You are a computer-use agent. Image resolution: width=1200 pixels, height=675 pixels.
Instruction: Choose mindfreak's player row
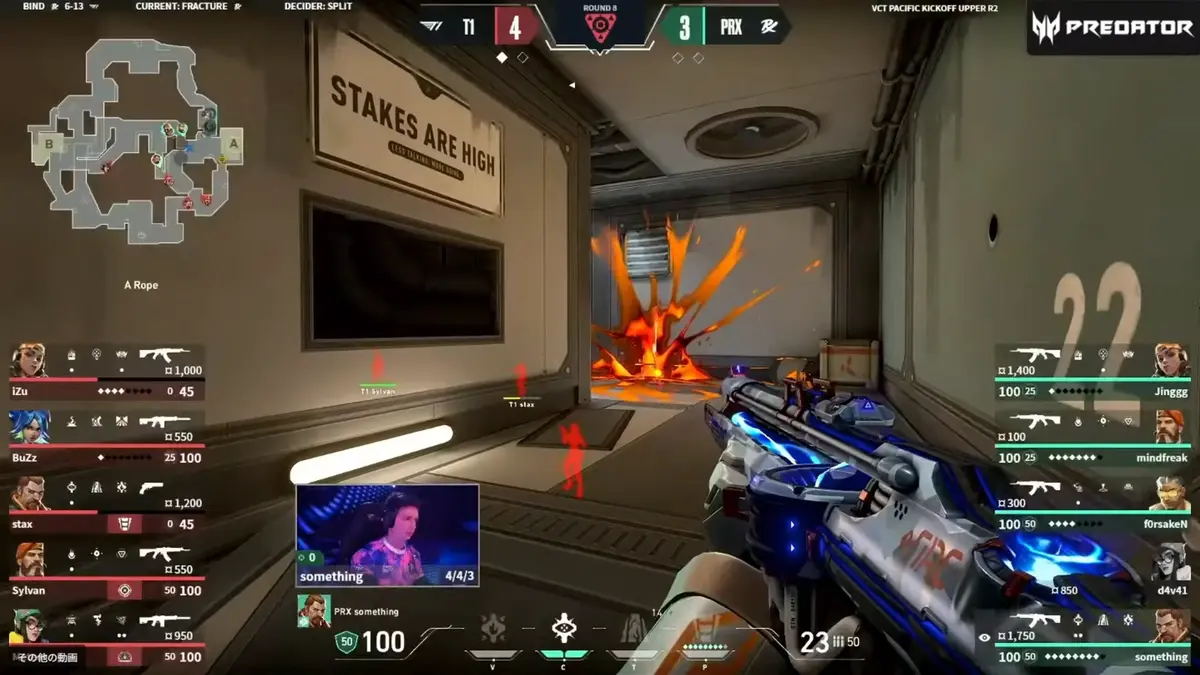1092,435
